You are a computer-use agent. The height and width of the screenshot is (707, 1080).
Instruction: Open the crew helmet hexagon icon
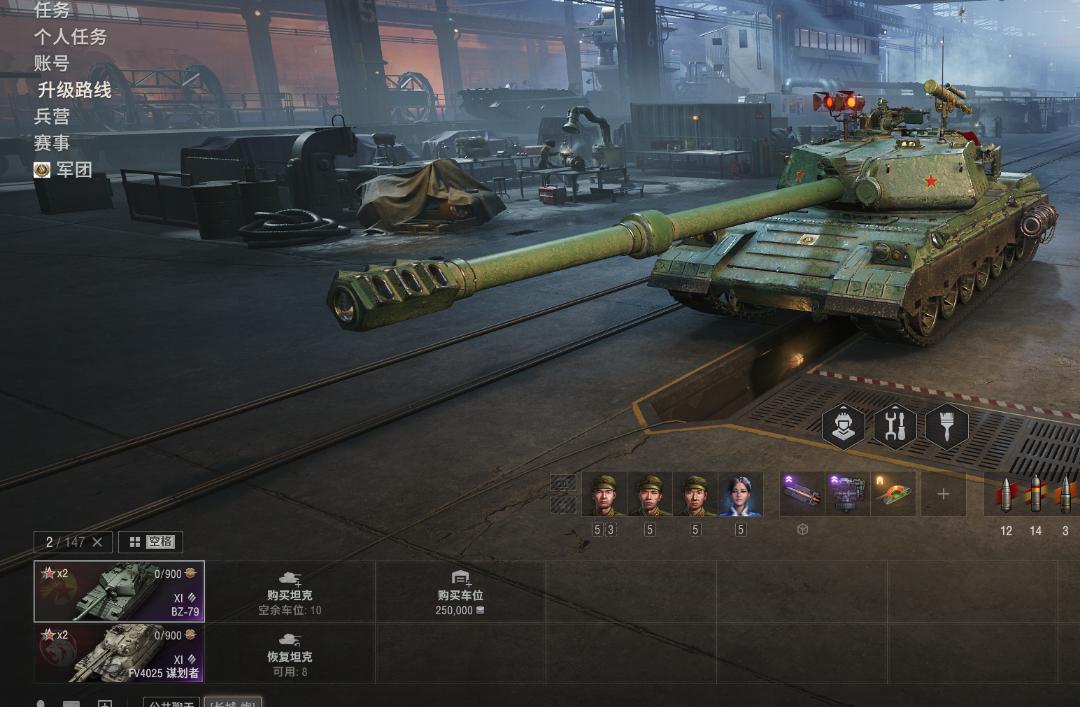click(844, 427)
